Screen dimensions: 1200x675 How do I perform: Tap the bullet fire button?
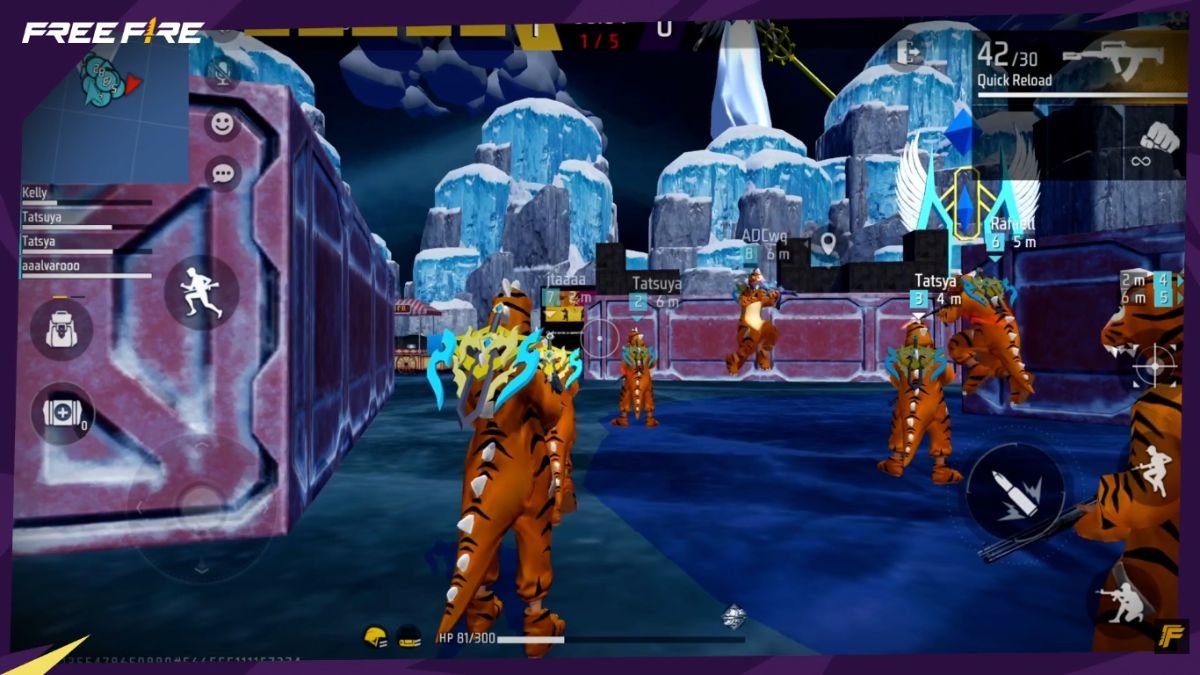(1014, 492)
